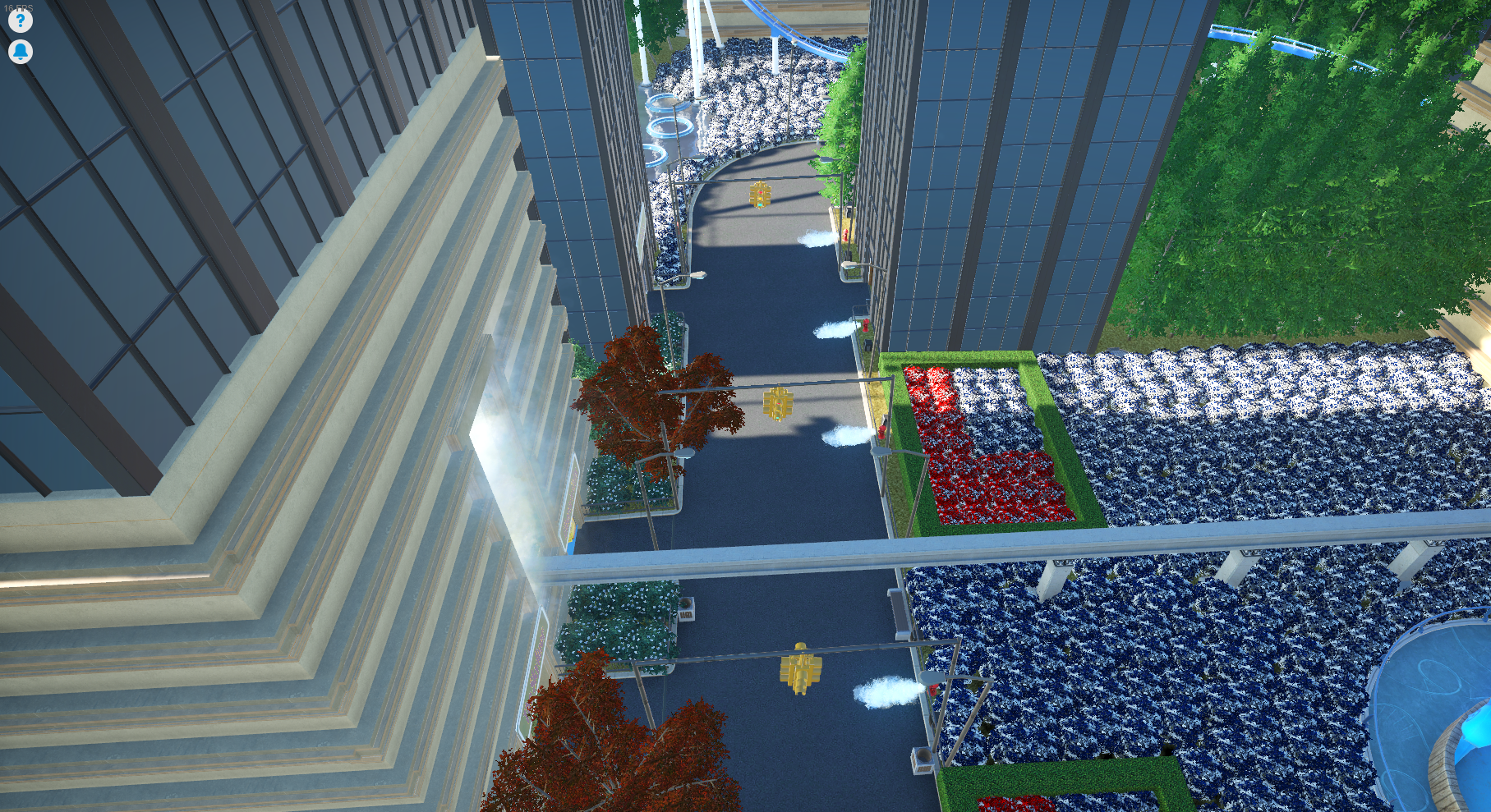1491x812 pixels.
Task: Open notifications with the bell icon
Action: (x=19, y=52)
